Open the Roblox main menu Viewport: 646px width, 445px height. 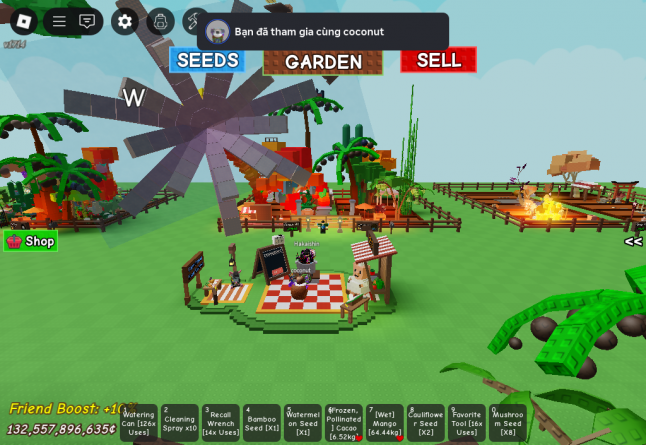point(23,21)
